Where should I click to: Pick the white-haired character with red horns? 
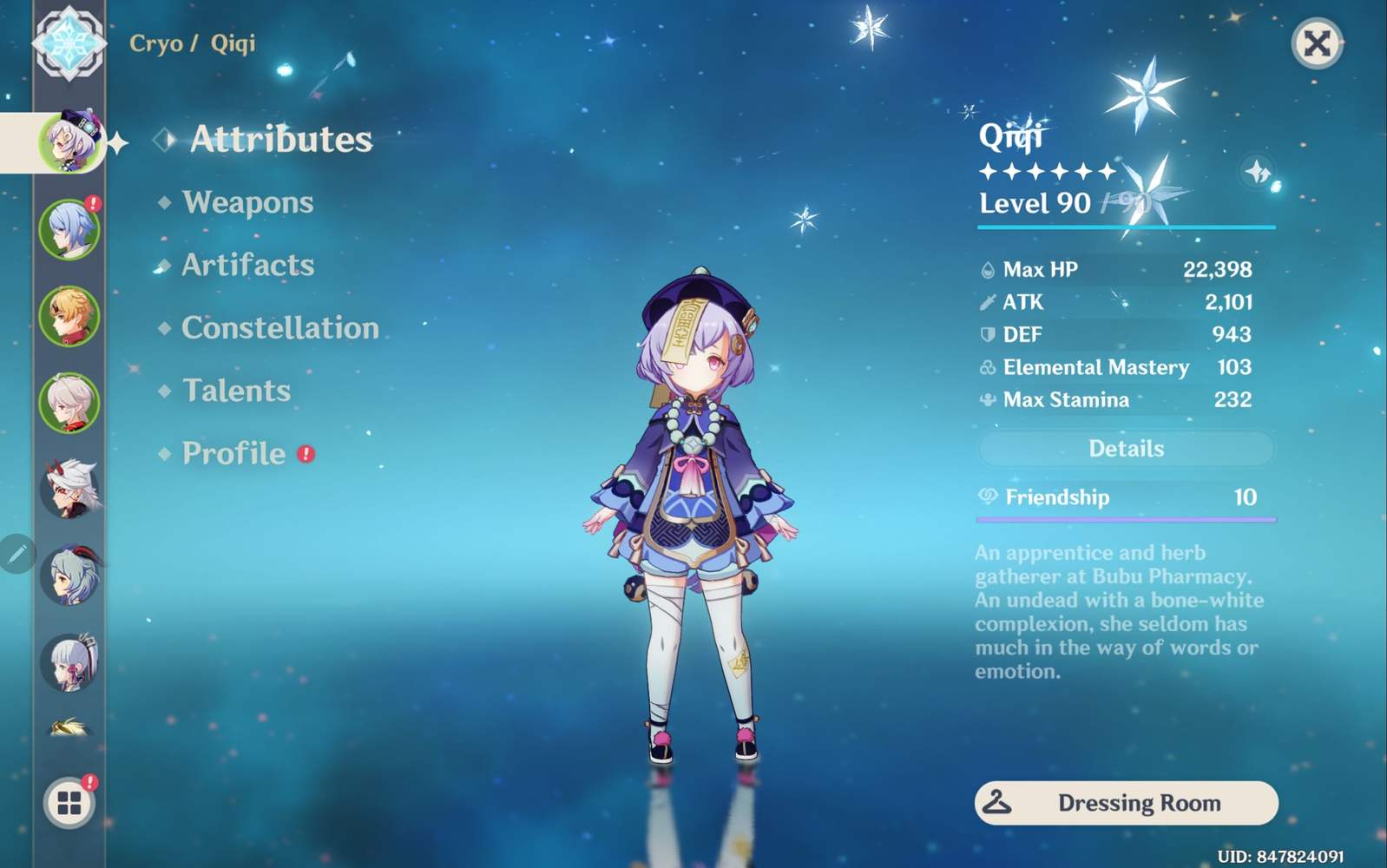[69, 489]
